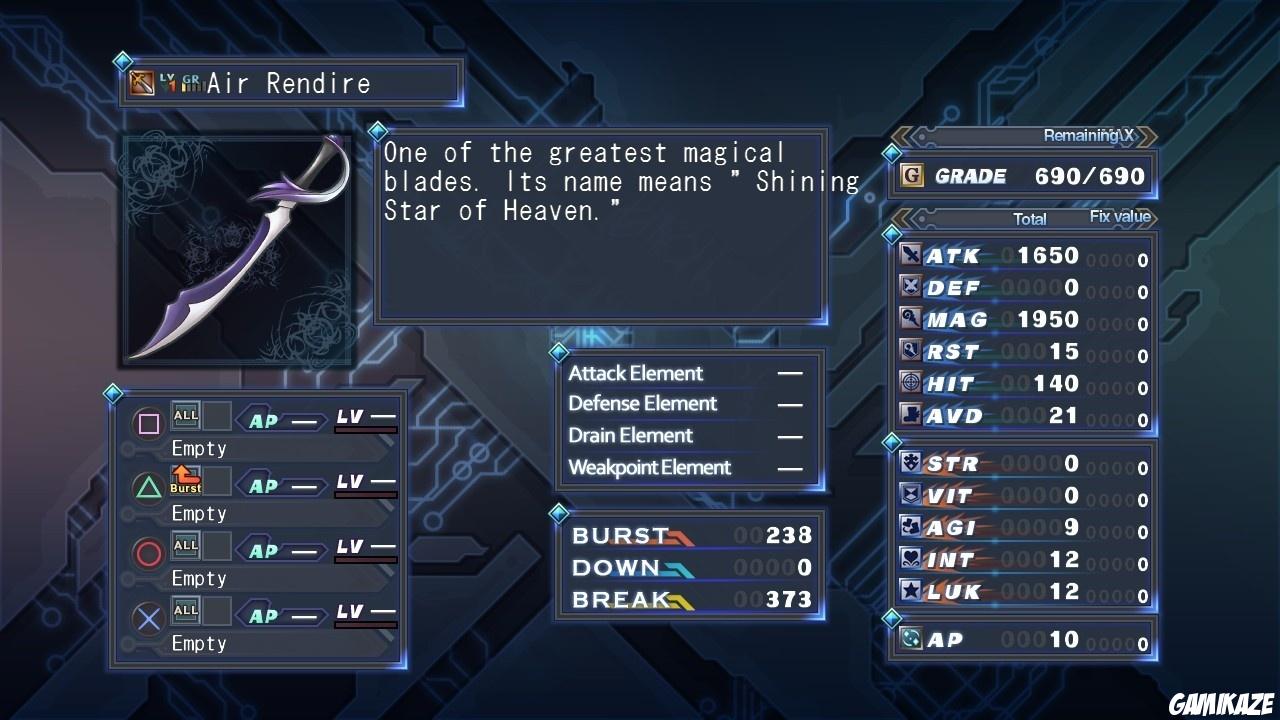Select the AP gem icon near the bottom
1280x720 pixels.
911,639
